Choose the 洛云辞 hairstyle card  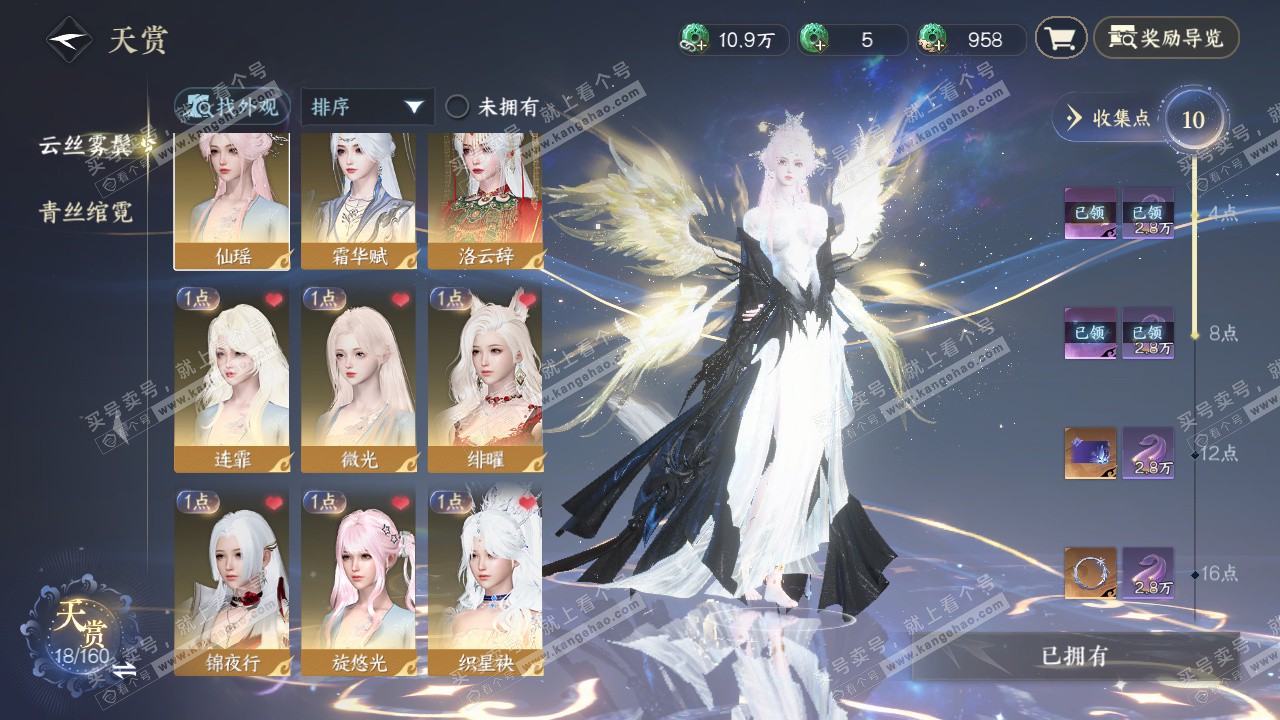(x=485, y=200)
